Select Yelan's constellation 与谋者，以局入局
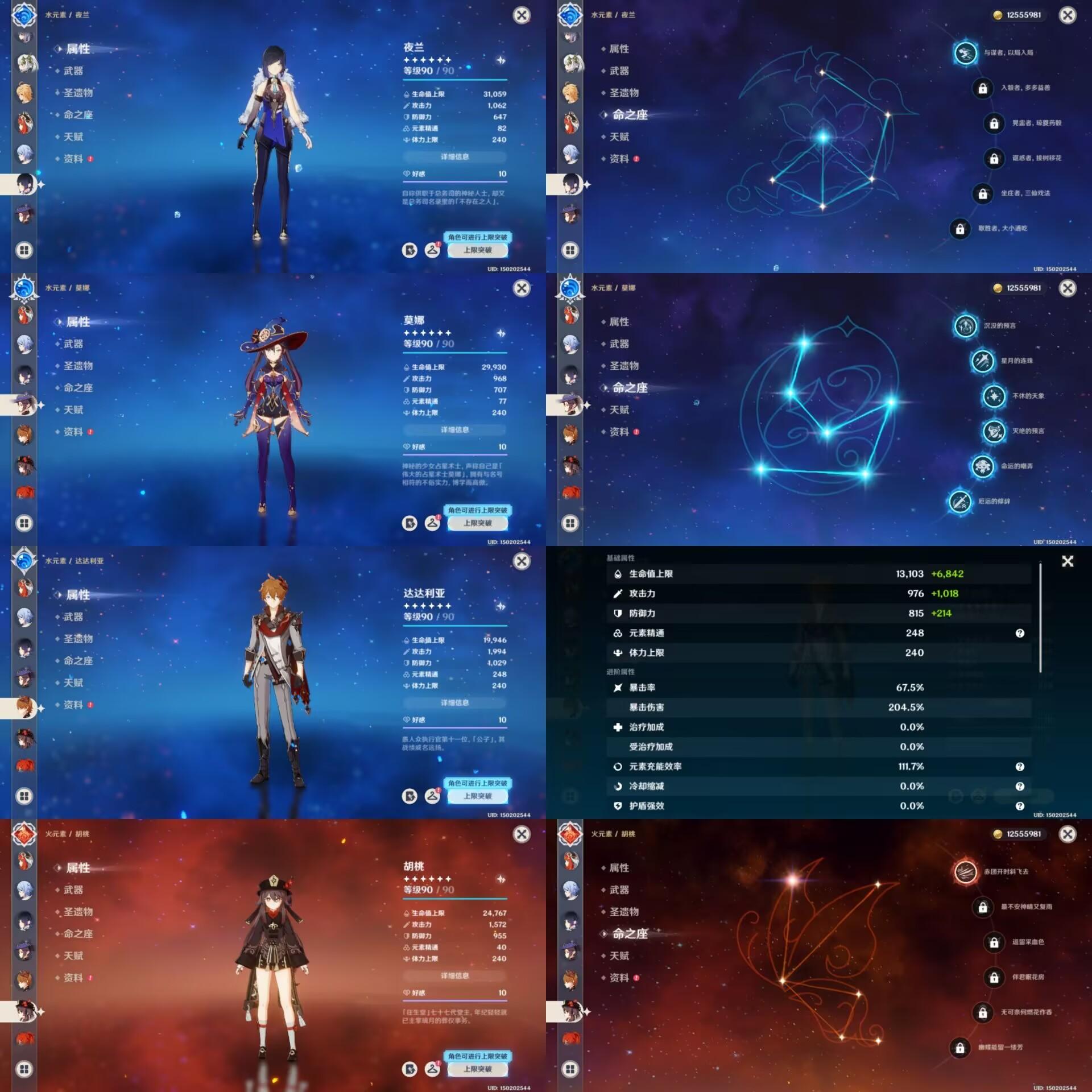The height and width of the screenshot is (1092, 1092). (965, 53)
